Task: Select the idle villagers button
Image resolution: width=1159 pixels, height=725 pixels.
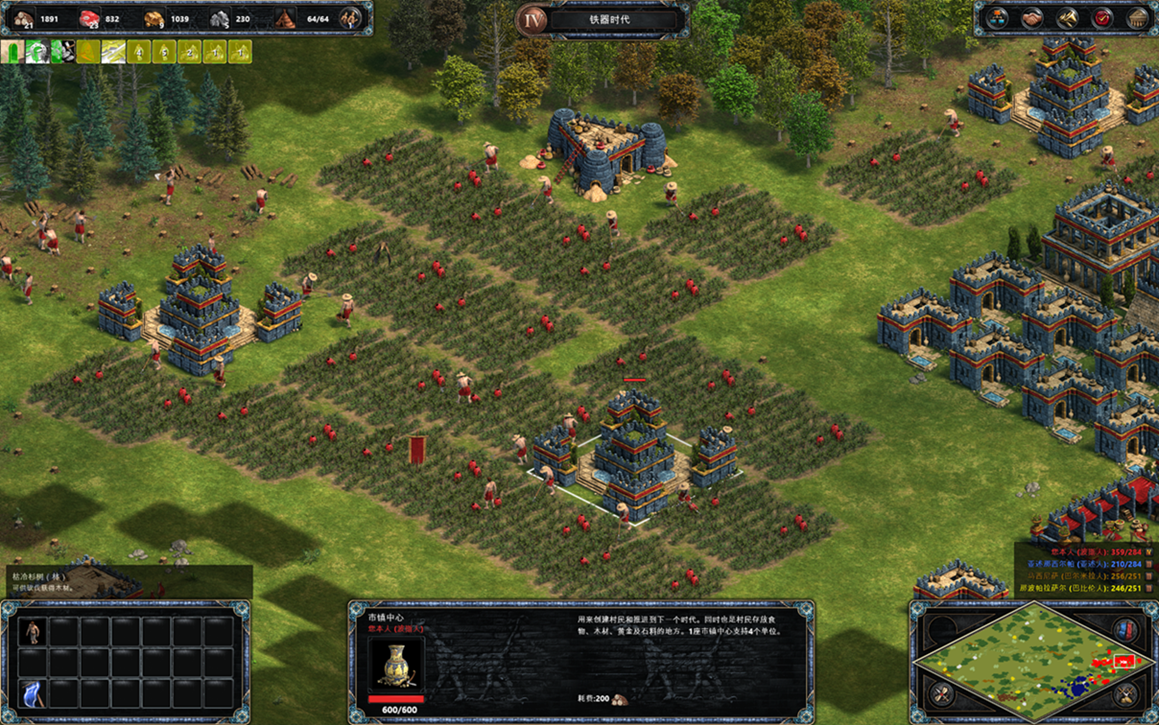Action: tap(351, 18)
